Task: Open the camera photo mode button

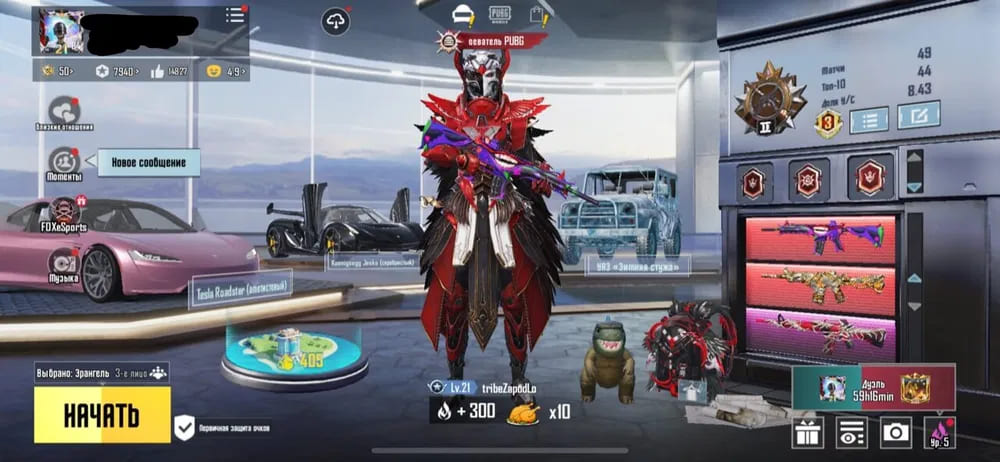Action: [x=895, y=432]
